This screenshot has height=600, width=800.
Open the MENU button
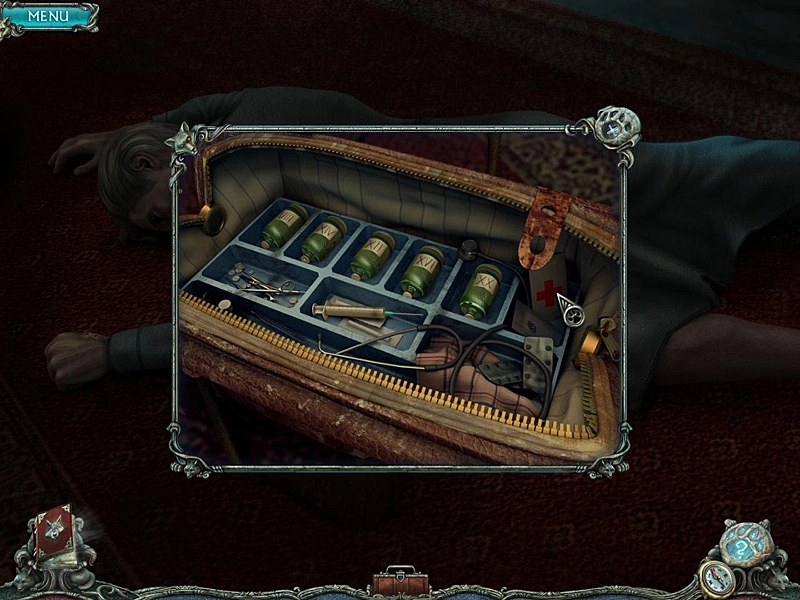[x=48, y=16]
